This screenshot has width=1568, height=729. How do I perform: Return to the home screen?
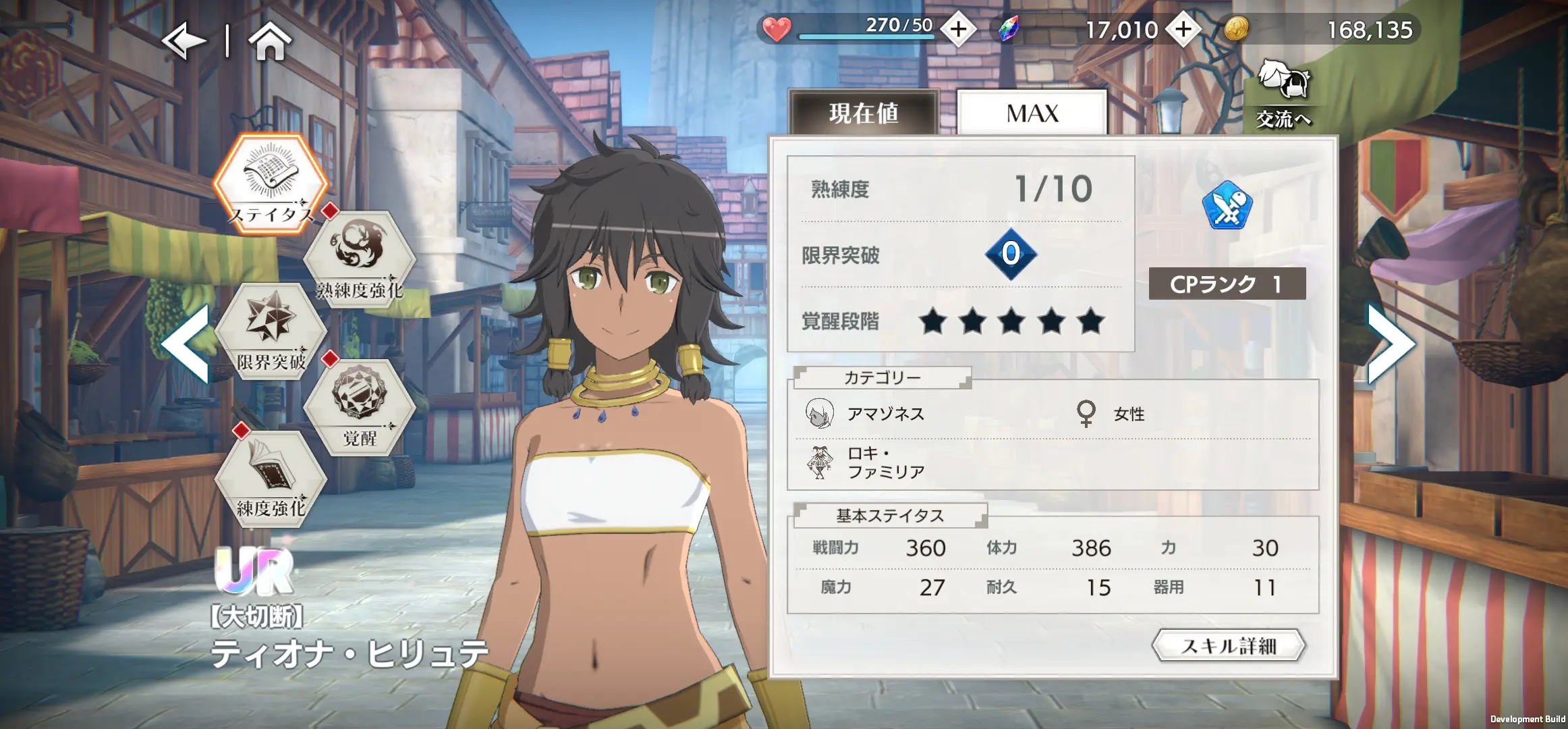pos(270,42)
